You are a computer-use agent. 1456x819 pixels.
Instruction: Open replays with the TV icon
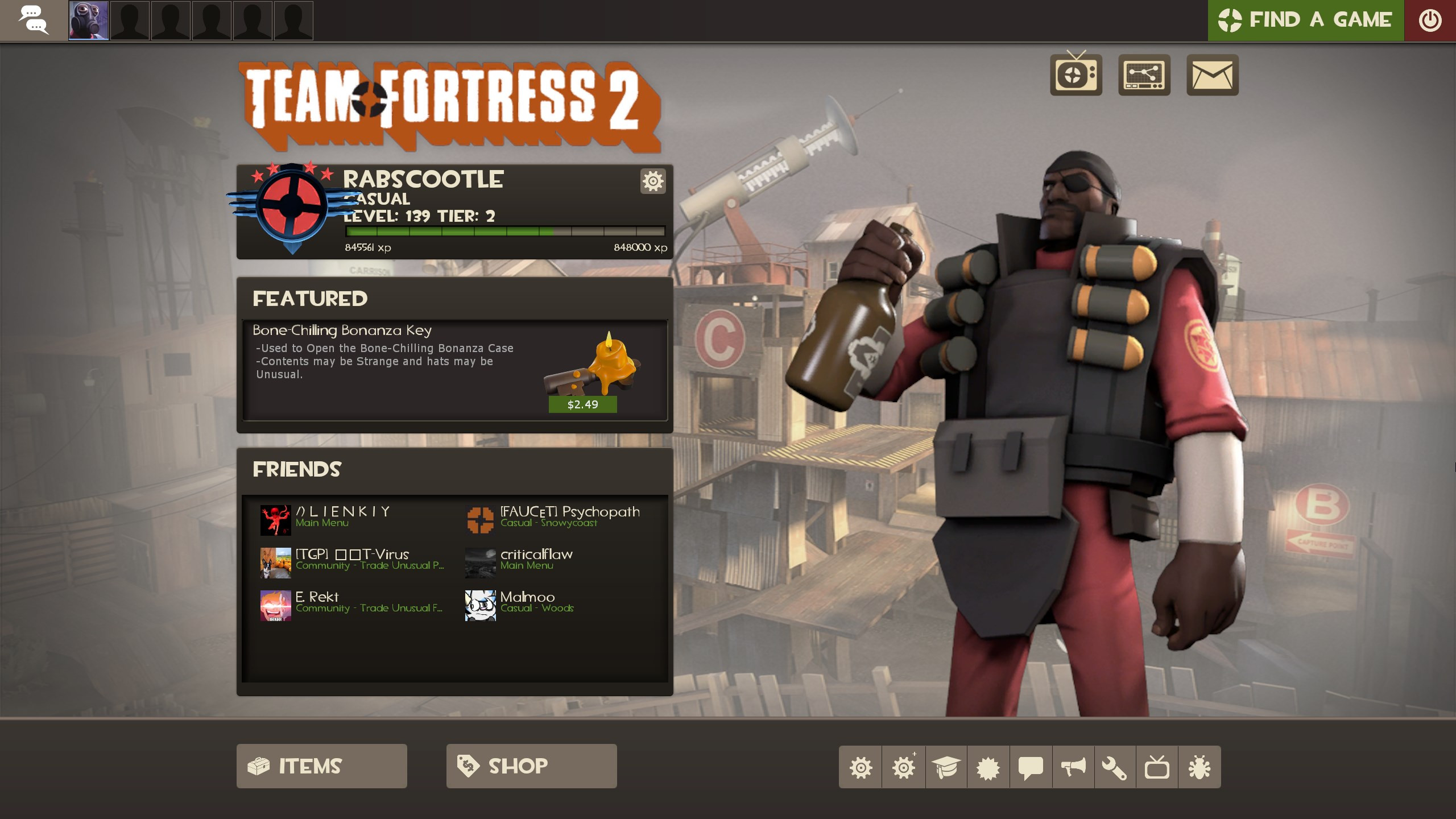click(1159, 766)
